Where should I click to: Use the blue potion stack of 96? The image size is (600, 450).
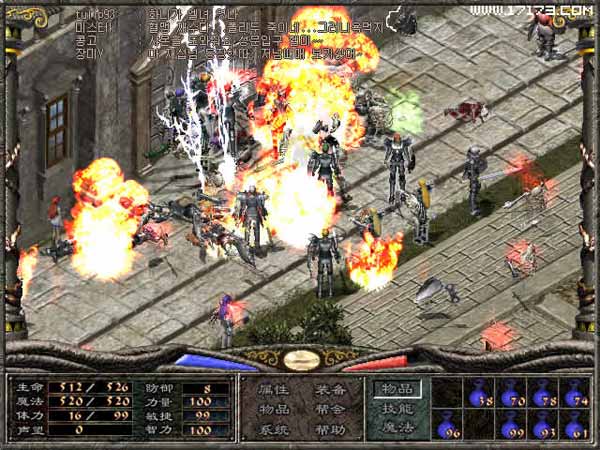448,425
